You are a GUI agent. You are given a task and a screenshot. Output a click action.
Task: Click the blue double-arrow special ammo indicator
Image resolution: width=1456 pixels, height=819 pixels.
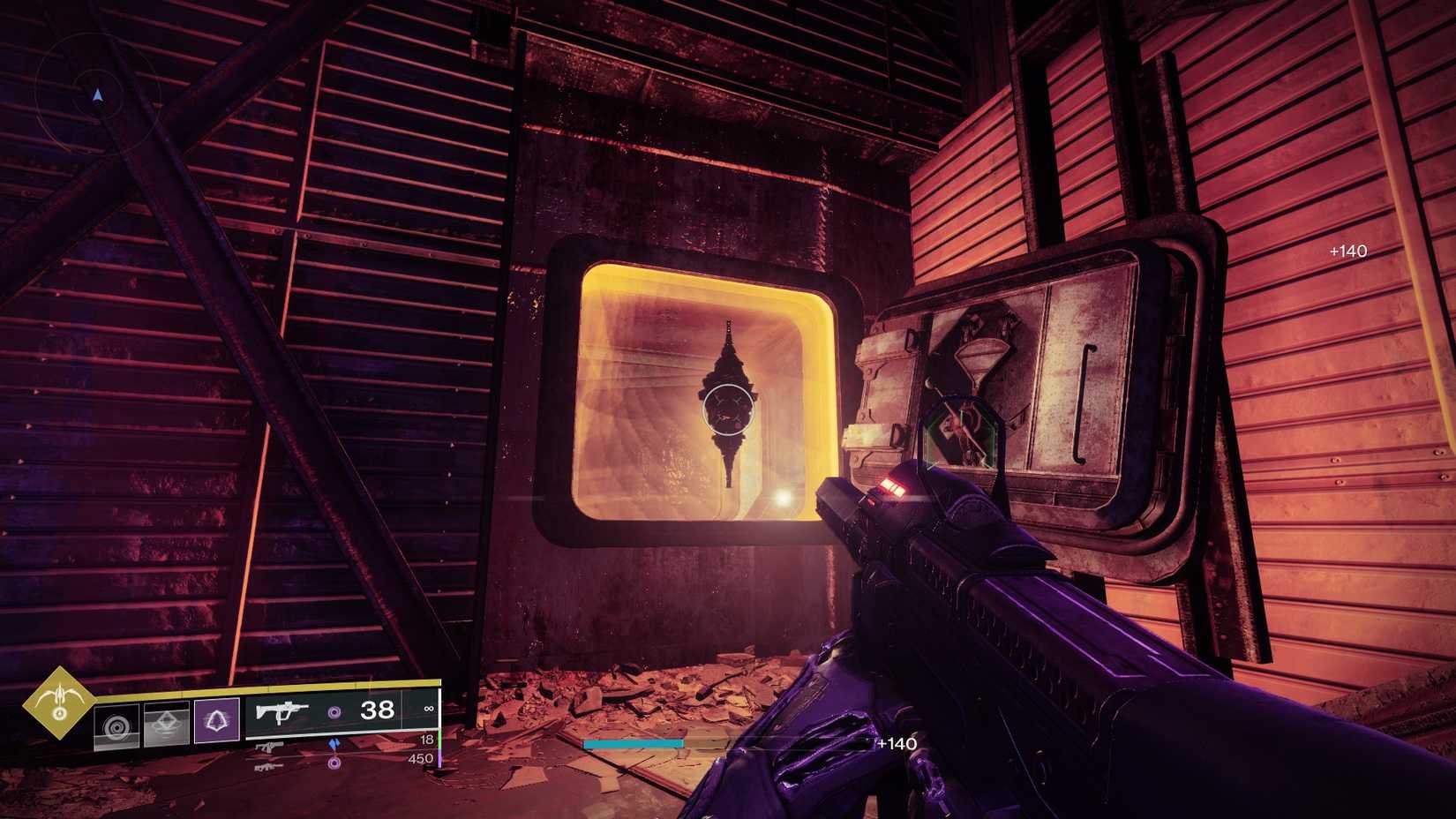334,744
